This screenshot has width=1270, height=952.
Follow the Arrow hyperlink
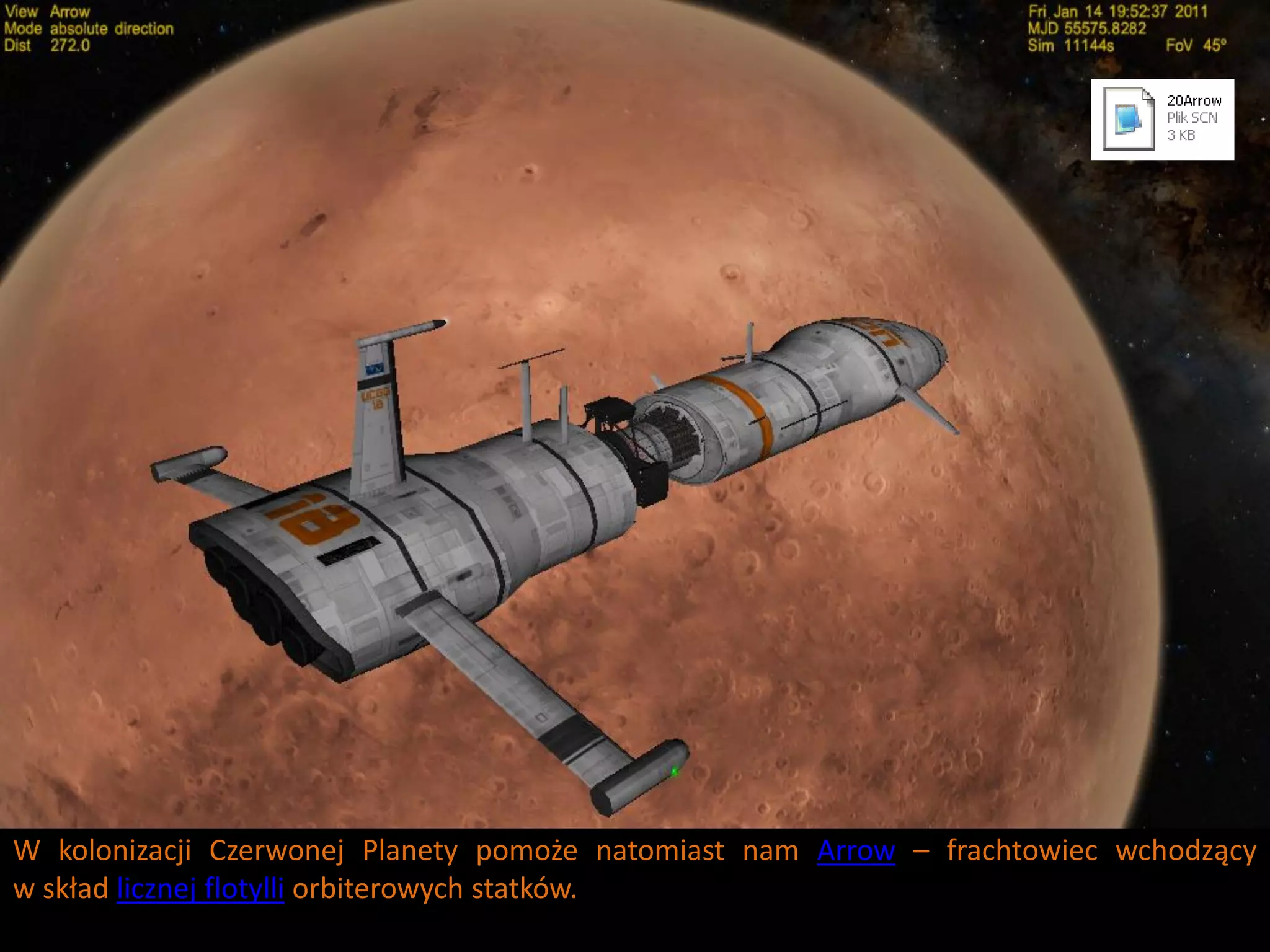[x=856, y=850]
